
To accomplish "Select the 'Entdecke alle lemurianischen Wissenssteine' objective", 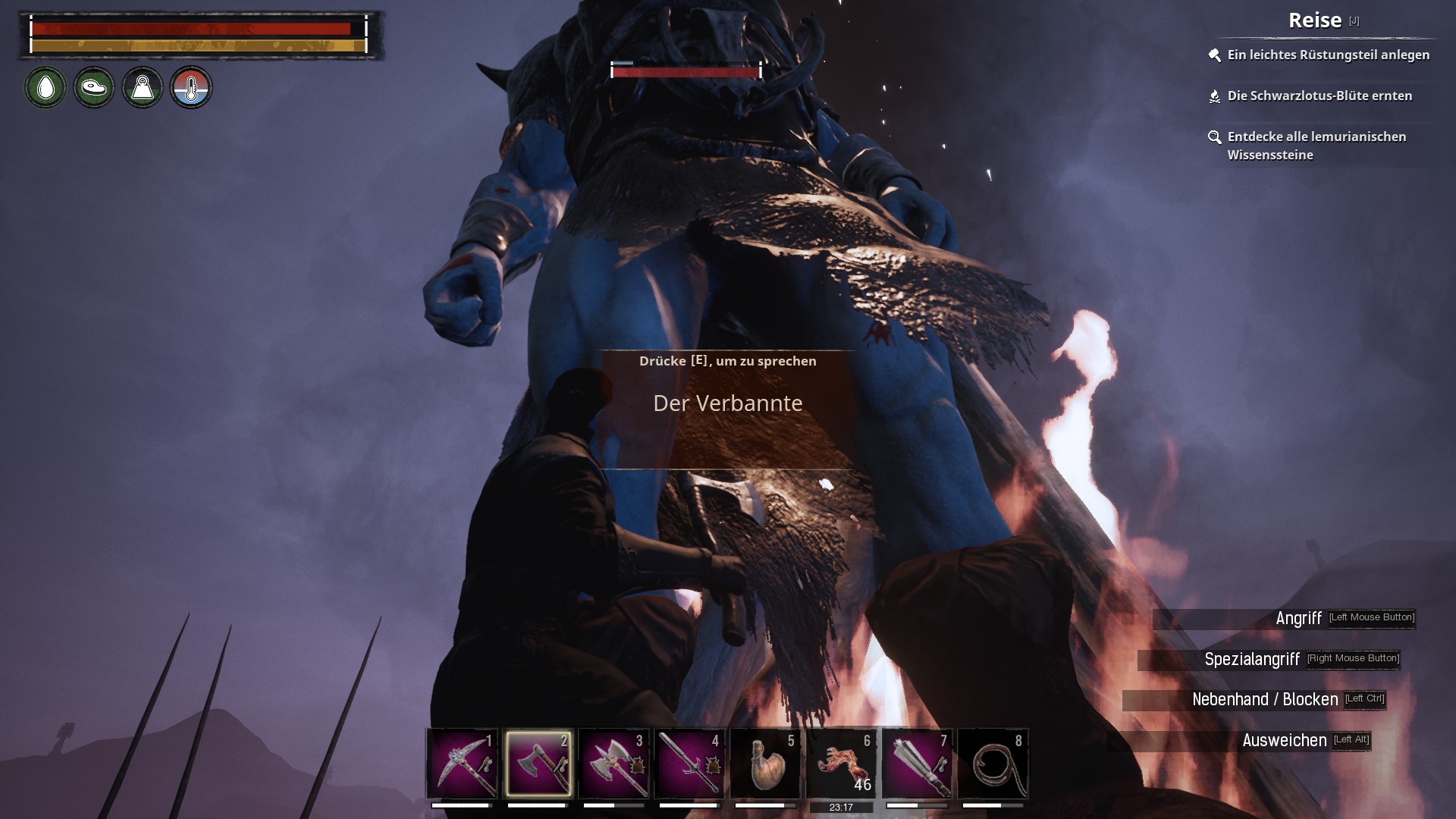I will pyautogui.click(x=1316, y=146).
